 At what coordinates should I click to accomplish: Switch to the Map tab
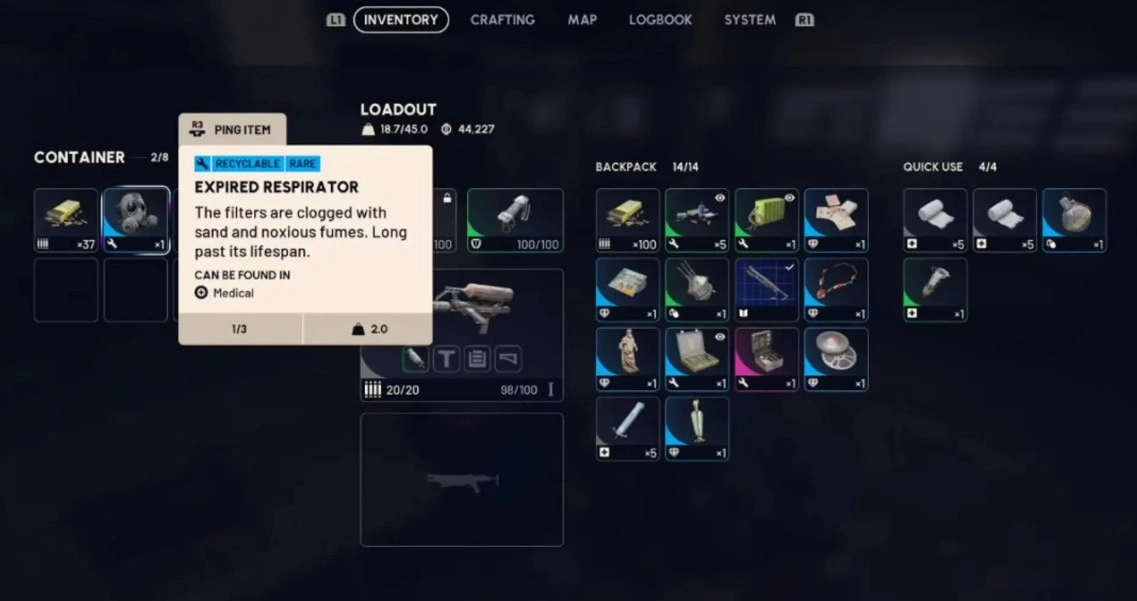[x=582, y=20]
